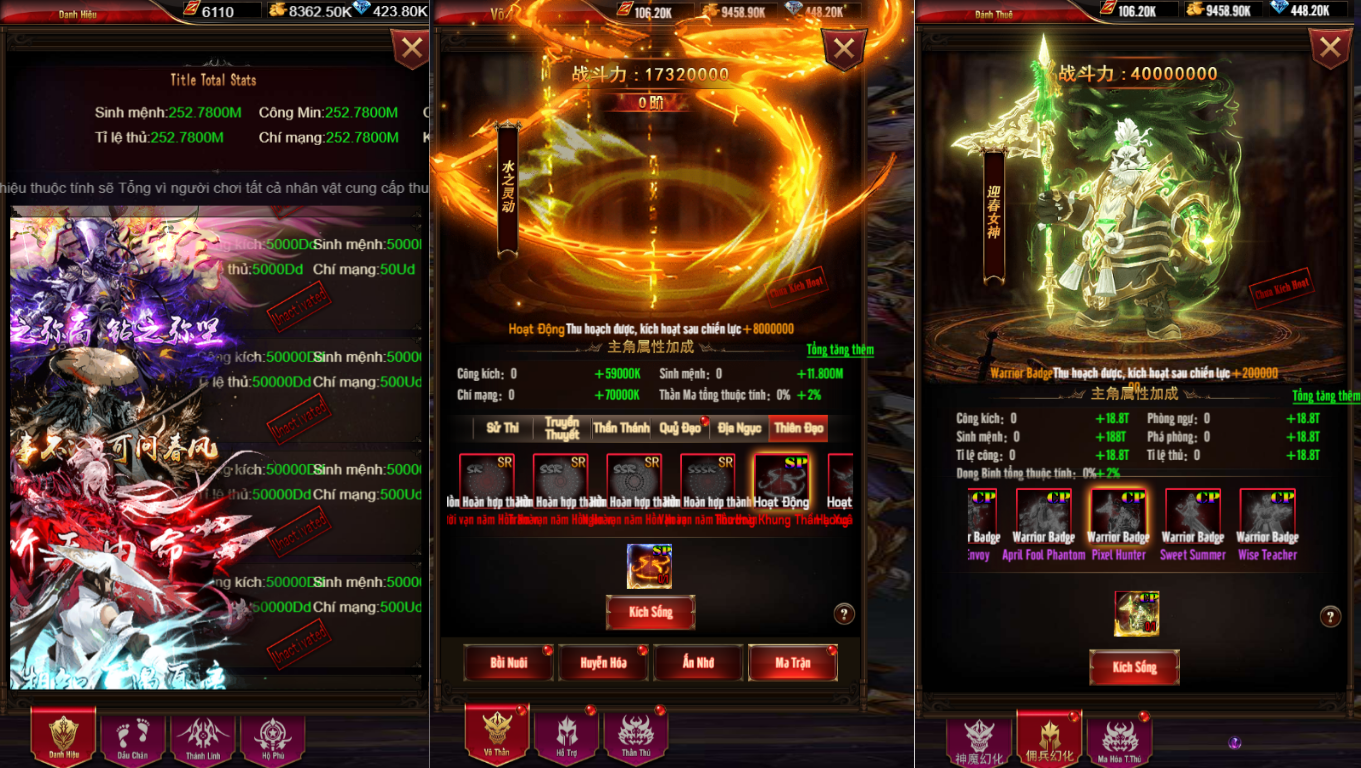Viewport: 1361px width, 768px height.
Task: Click the Ấn Nhớ button
Action: coord(698,662)
